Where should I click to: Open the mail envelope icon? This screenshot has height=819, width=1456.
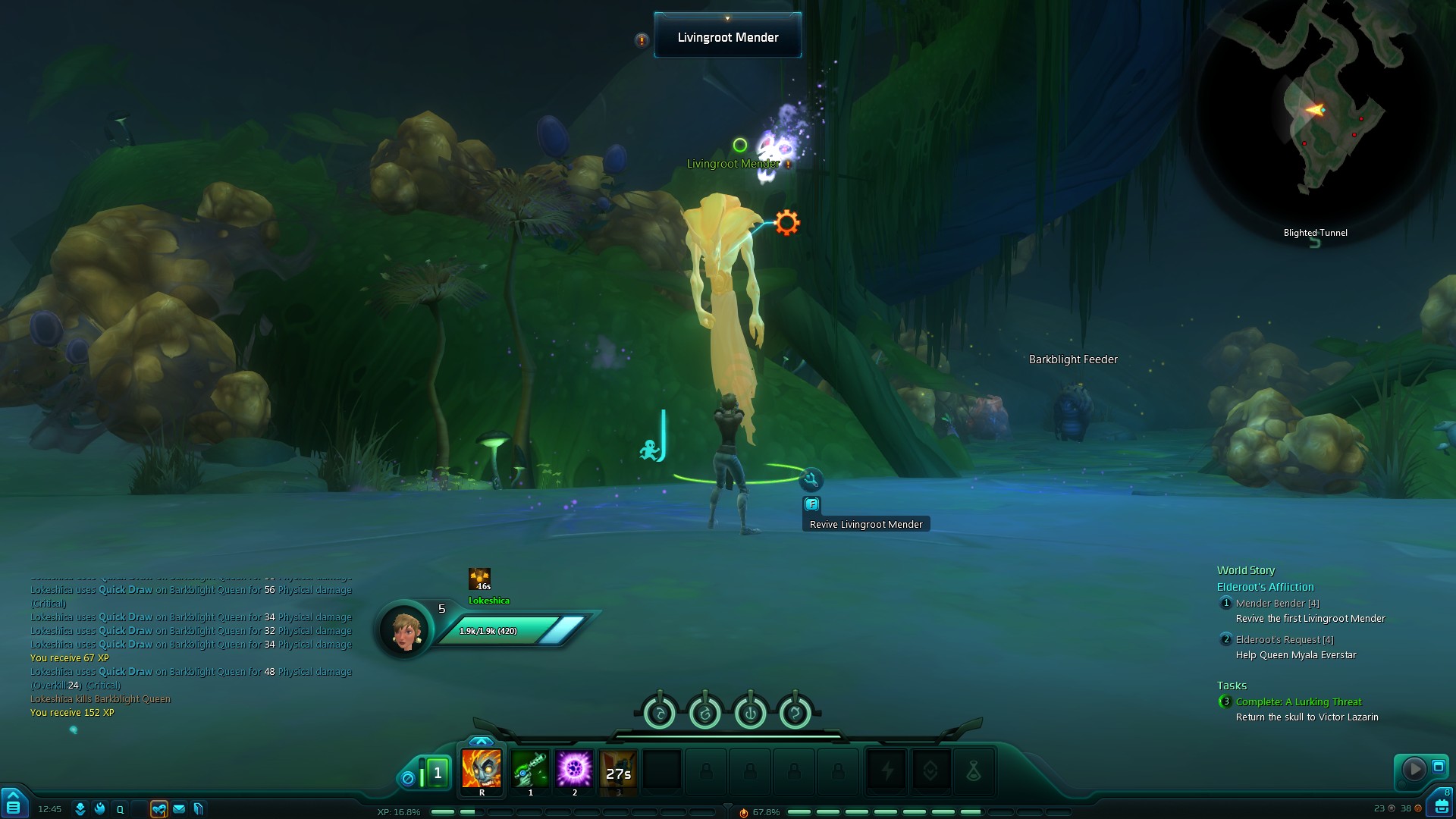179,809
